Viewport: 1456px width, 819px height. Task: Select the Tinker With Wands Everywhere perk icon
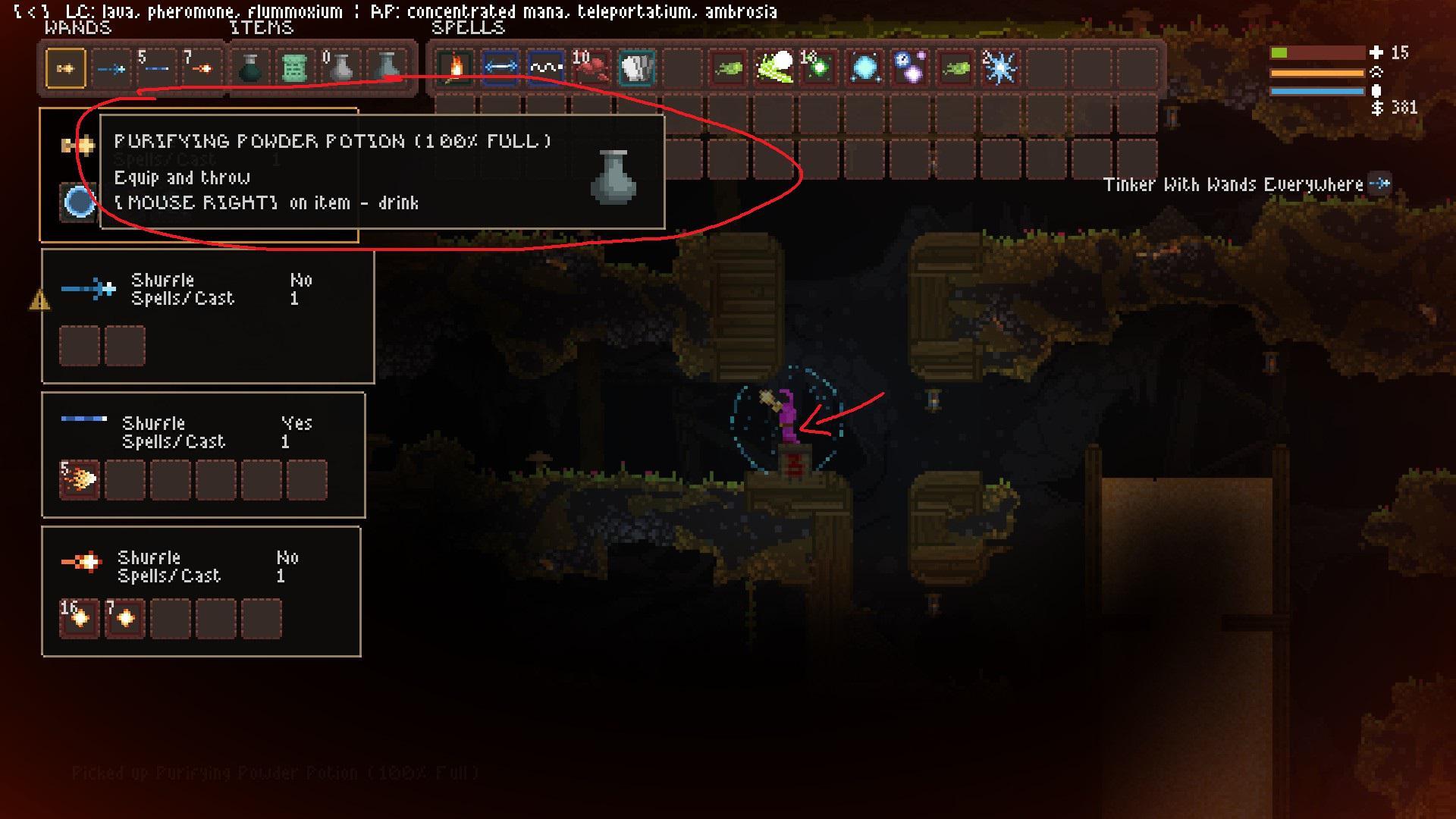pyautogui.click(x=1382, y=183)
